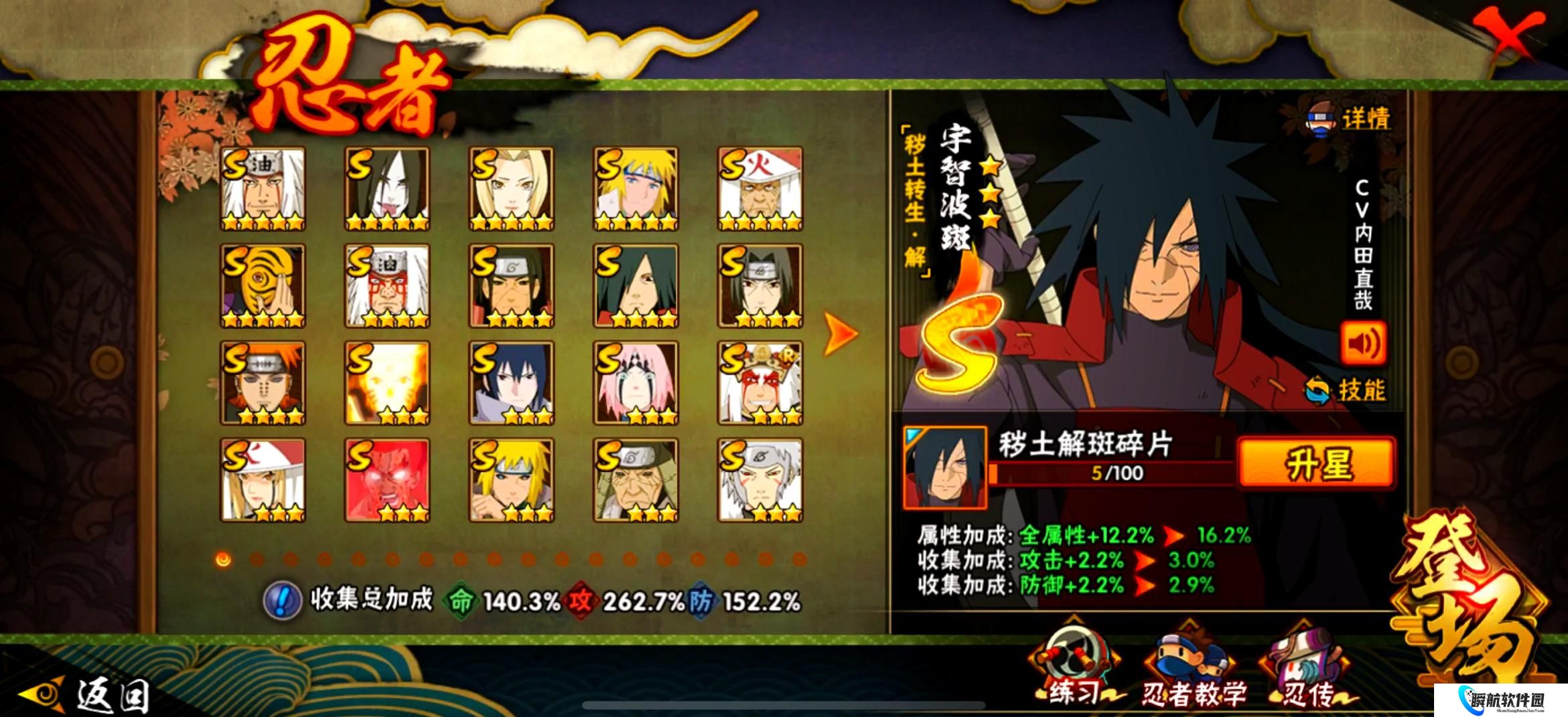Tap the 升星 star-up button

pyautogui.click(x=1317, y=463)
